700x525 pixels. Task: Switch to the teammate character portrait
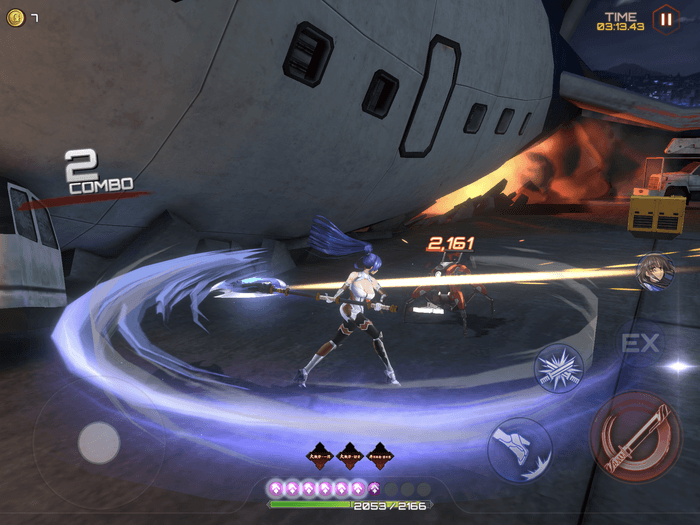point(655,271)
